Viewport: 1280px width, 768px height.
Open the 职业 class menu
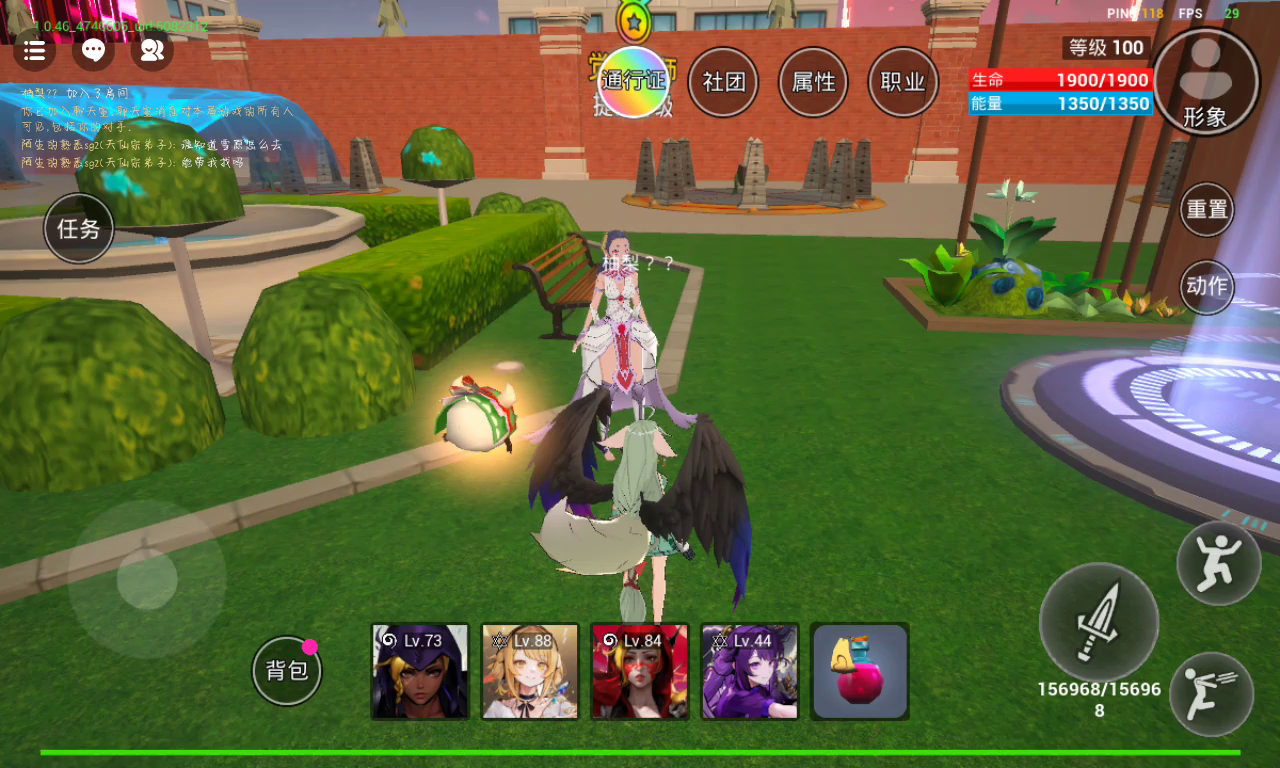point(903,82)
